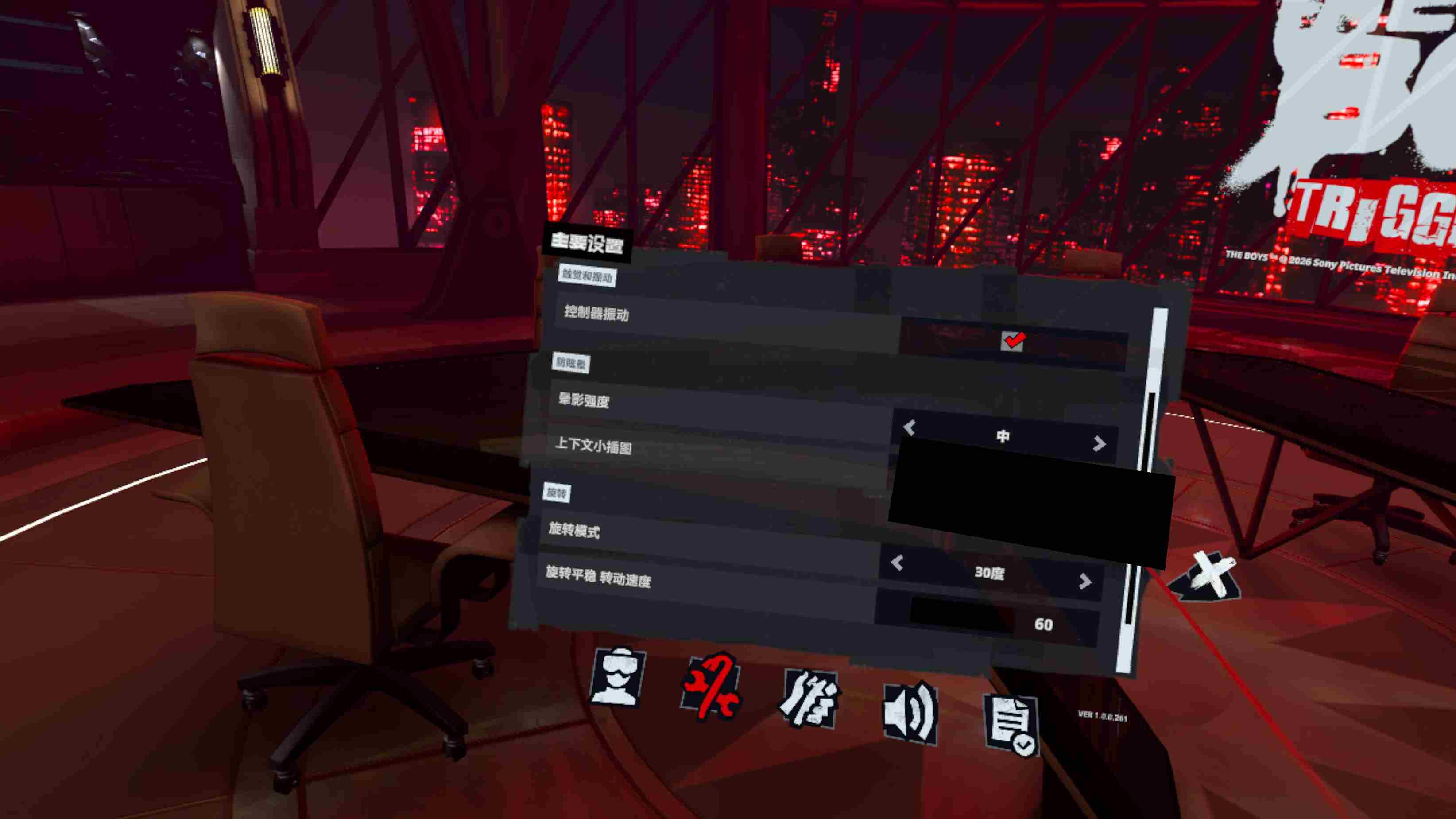Viewport: 1456px width, 819px height.
Task: Select the 中 vignette intensity value
Action: pyautogui.click(x=1003, y=436)
